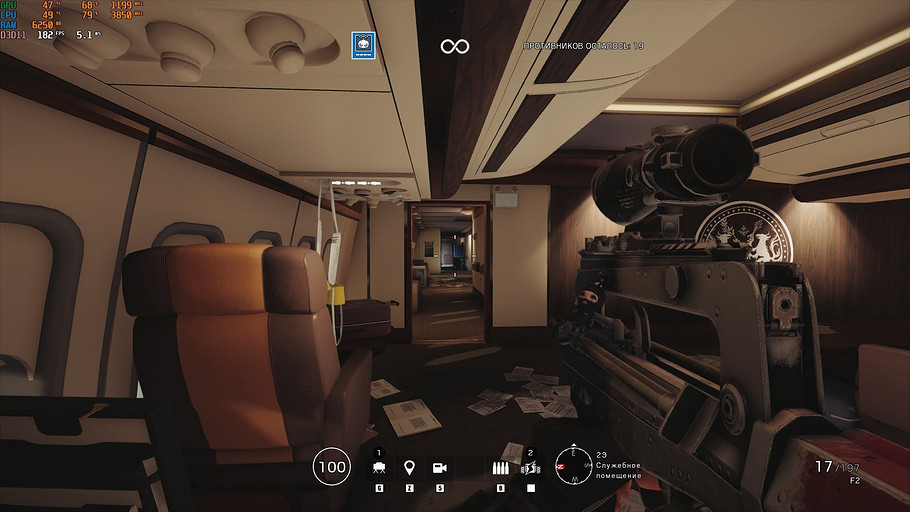The image size is (910, 512).
Task: Select the blue operator portrait icon
Action: coord(362,42)
